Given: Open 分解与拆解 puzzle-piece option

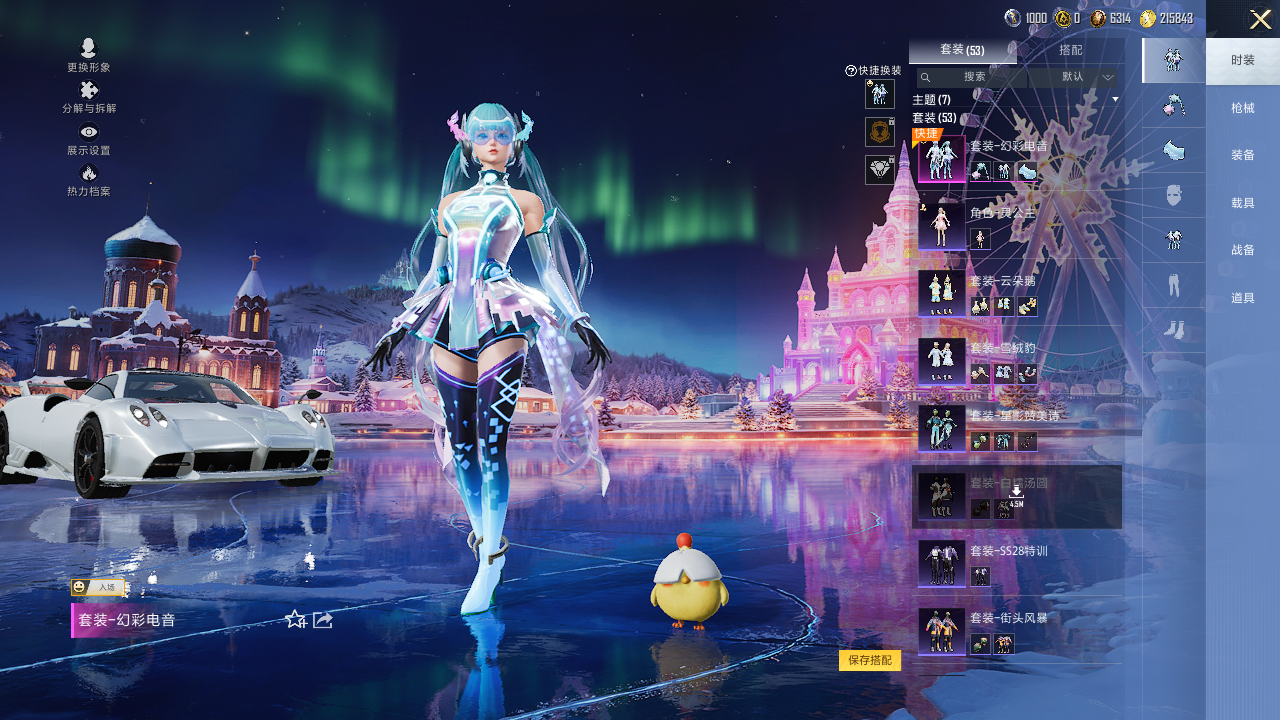Looking at the screenshot, I should pyautogui.click(x=88, y=96).
